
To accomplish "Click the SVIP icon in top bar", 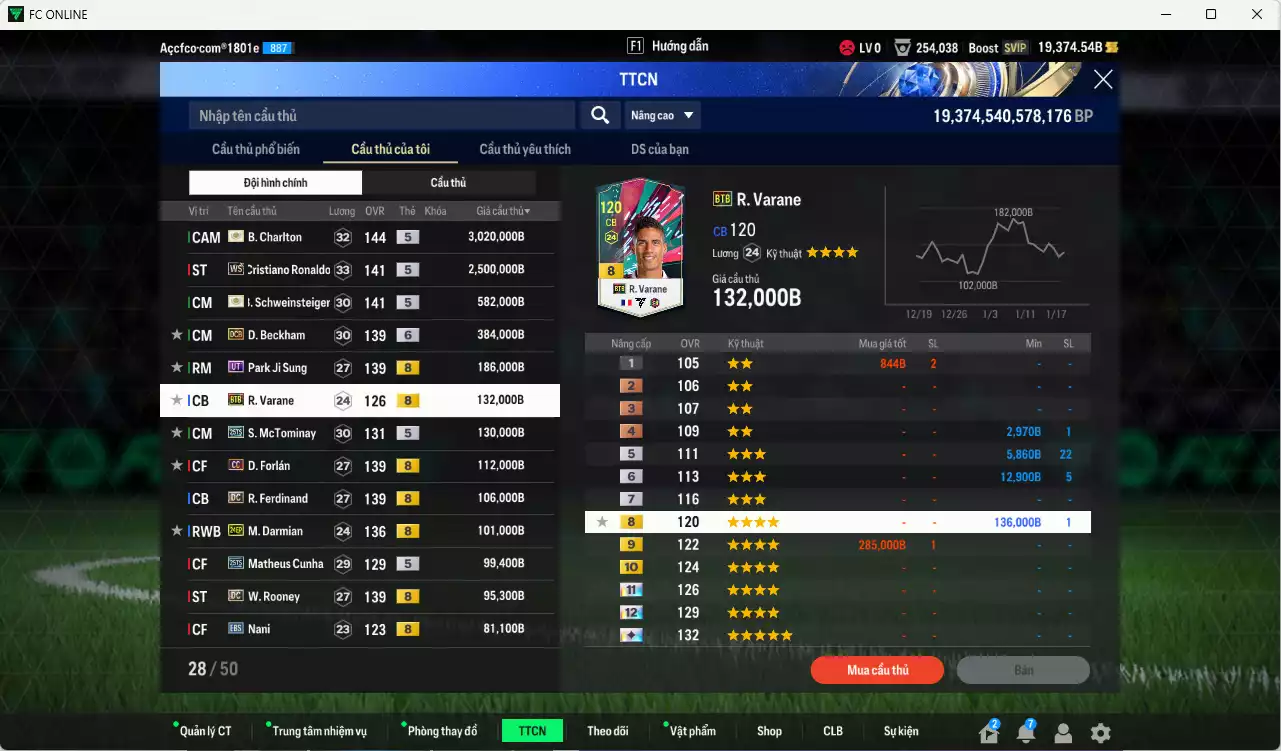I will click(1016, 46).
